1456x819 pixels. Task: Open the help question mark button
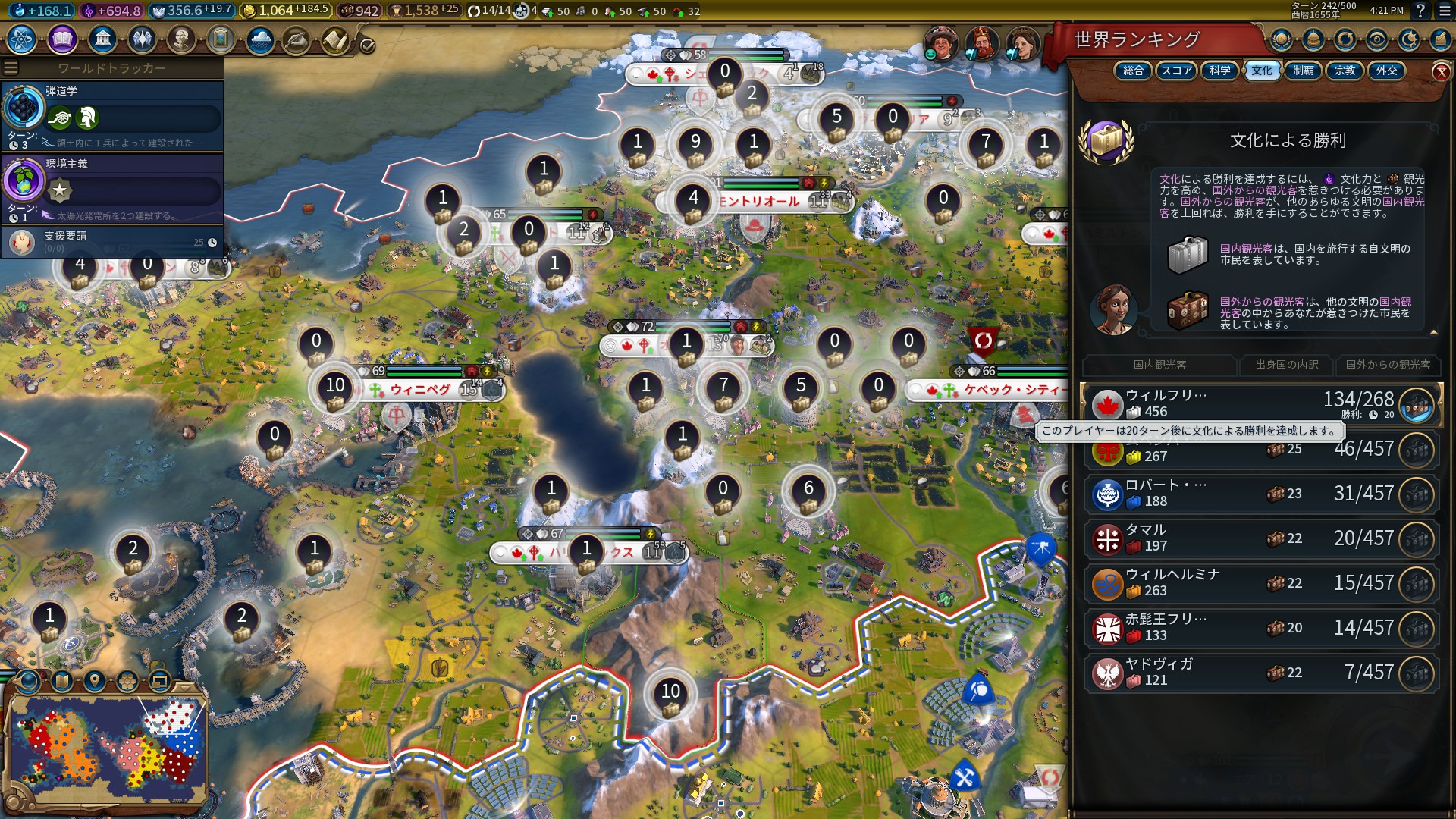coord(1420,11)
